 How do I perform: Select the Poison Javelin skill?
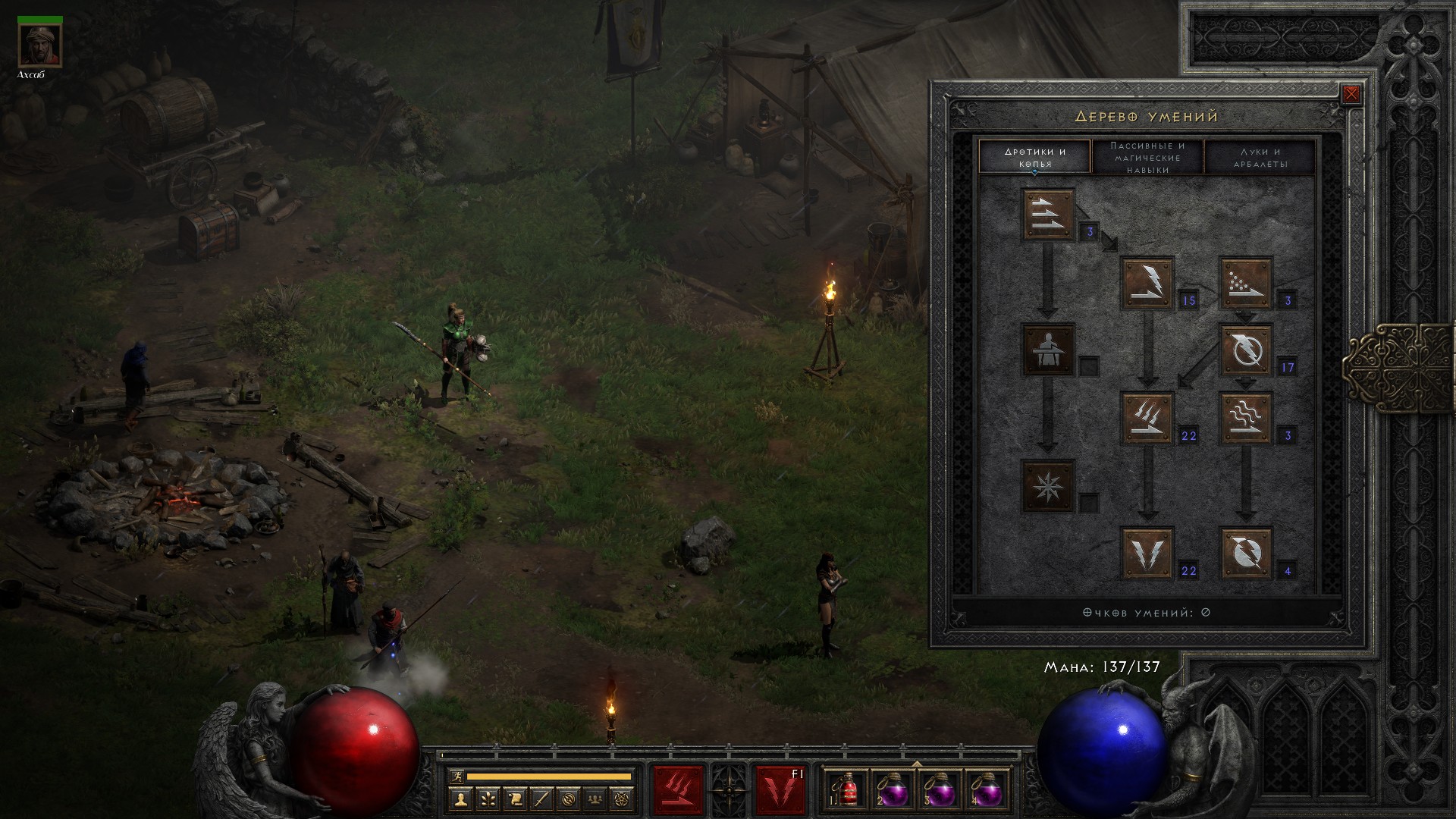(x=1245, y=283)
